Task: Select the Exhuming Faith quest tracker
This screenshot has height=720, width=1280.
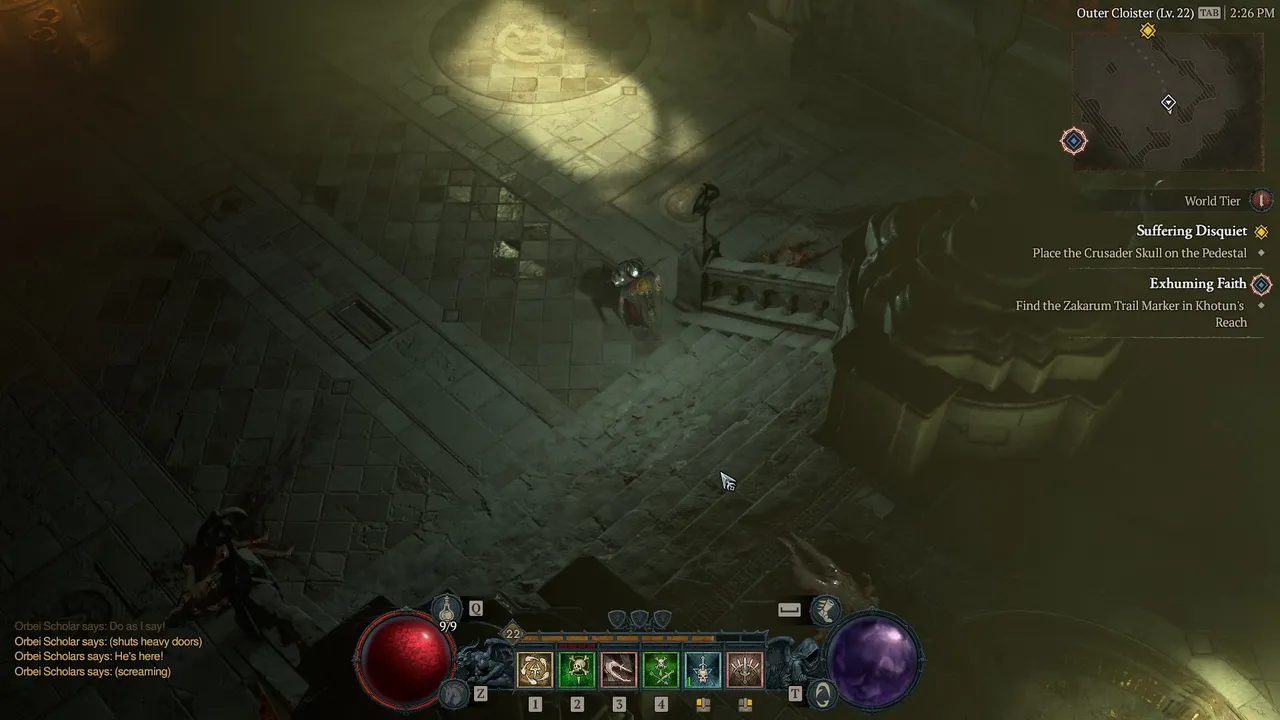Action: tap(1198, 284)
